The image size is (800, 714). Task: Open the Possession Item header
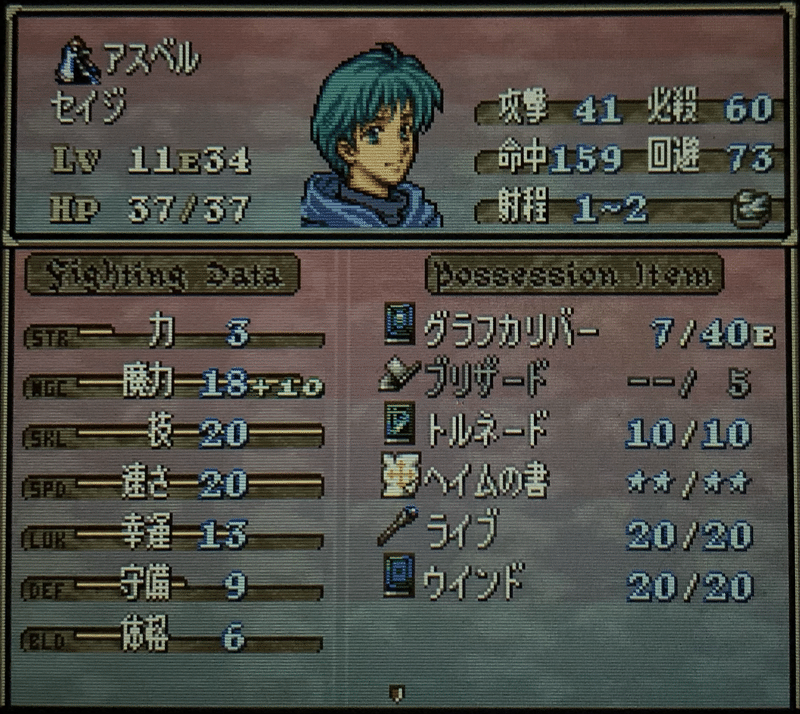(x=573, y=275)
